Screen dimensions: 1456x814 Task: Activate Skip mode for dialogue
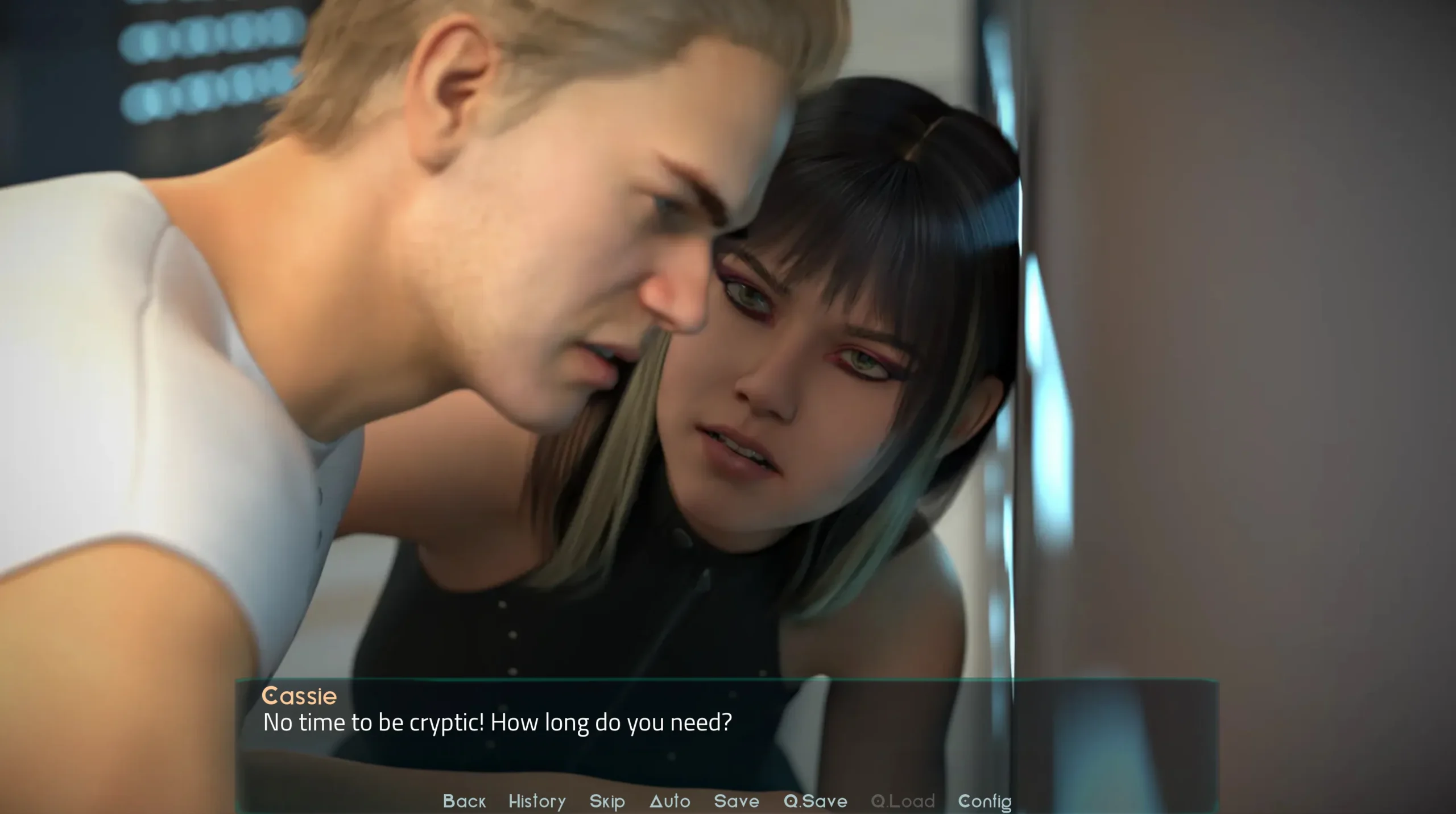[x=607, y=801]
